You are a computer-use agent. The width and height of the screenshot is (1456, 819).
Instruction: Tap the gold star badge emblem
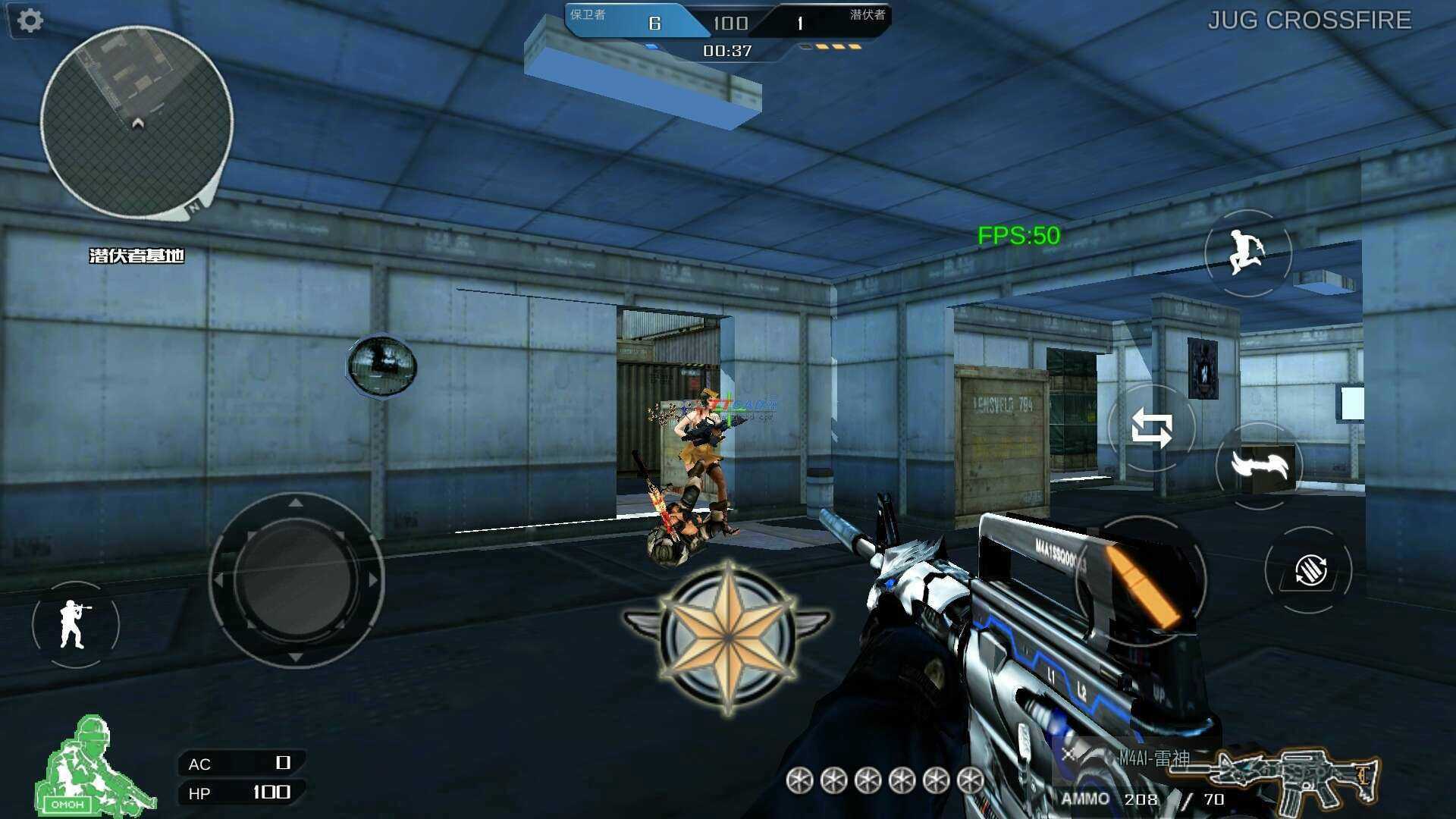[x=728, y=637]
